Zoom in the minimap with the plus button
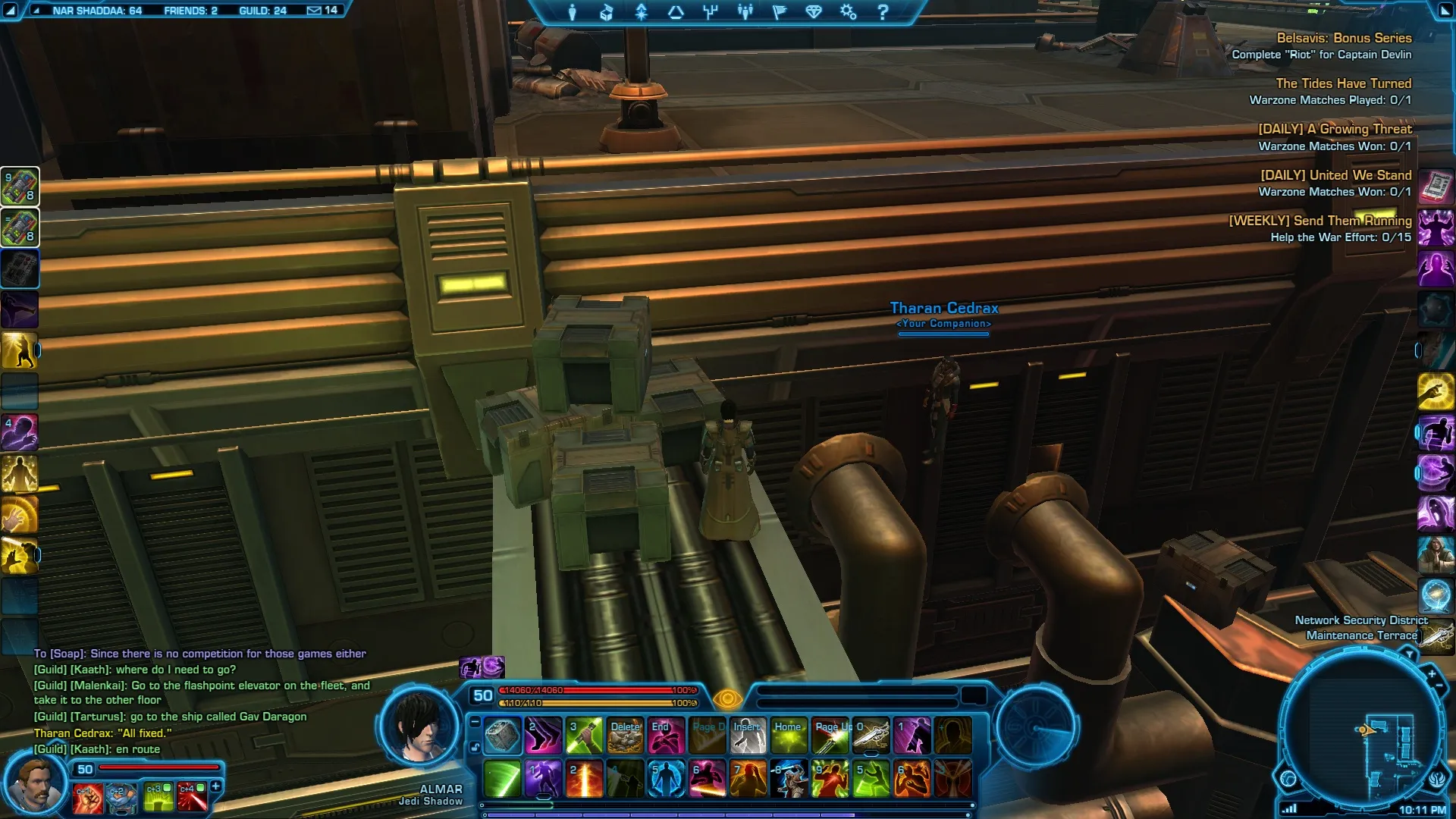The image size is (1456, 819). 1432,673
